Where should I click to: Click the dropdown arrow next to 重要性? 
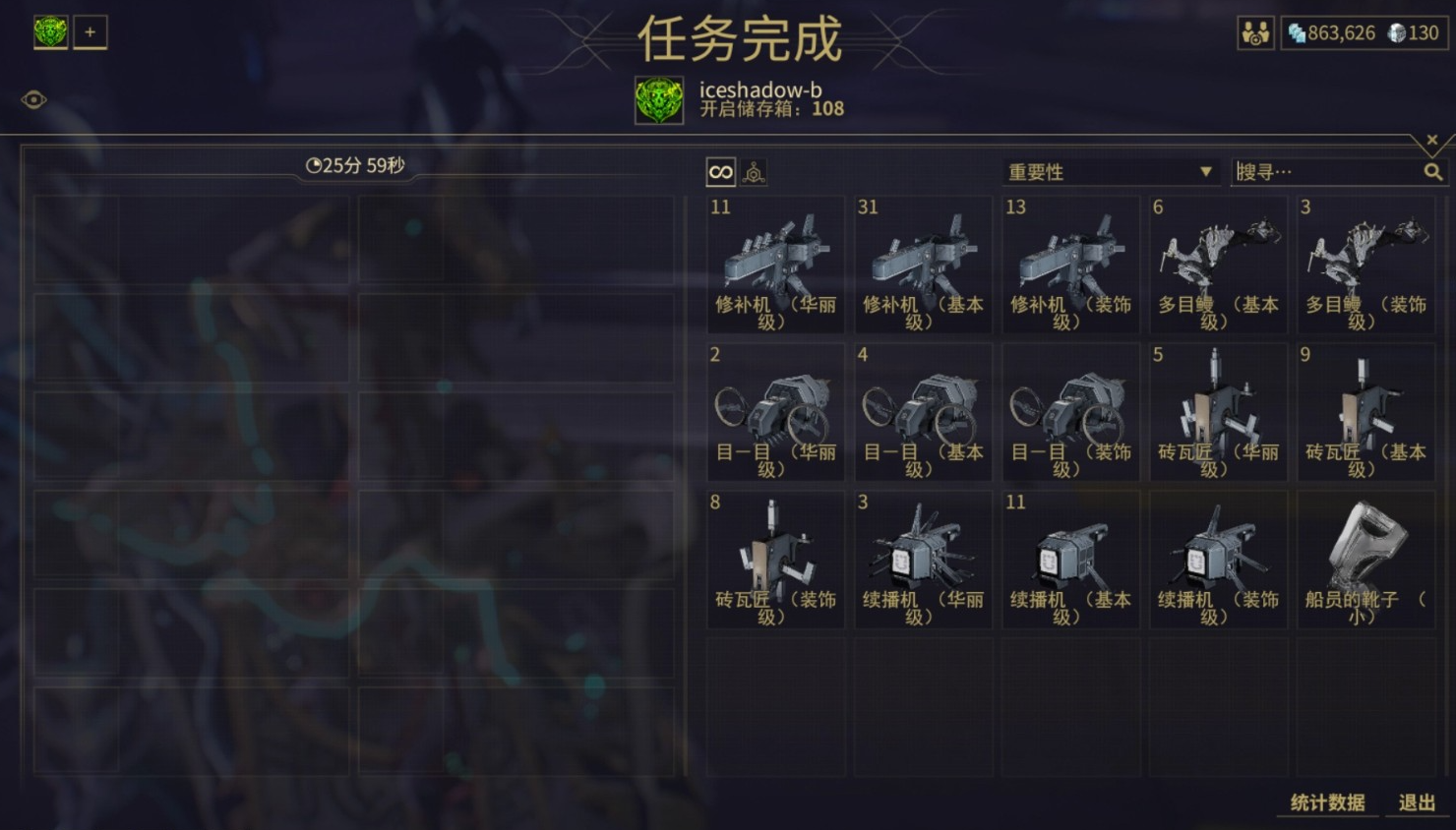[x=1204, y=171]
